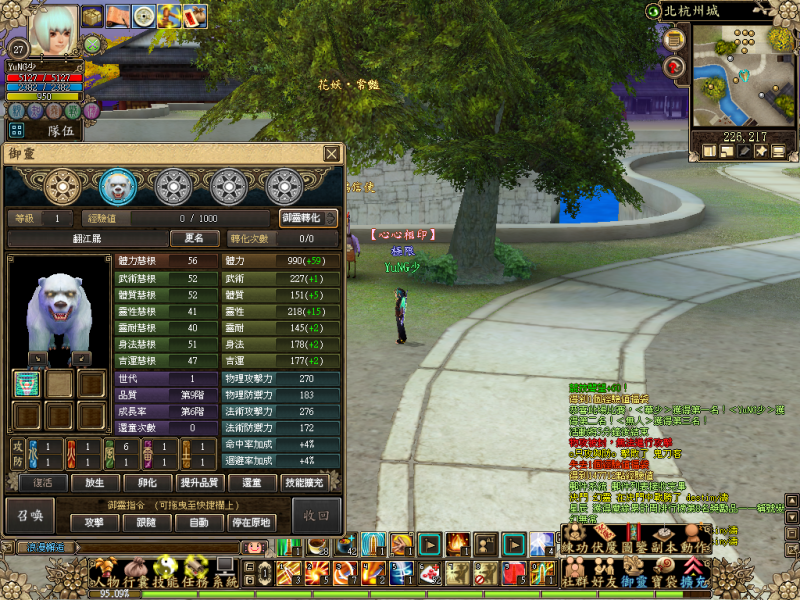Issue the 跟隨 follow command
This screenshot has width=800, height=600.
click(147, 522)
